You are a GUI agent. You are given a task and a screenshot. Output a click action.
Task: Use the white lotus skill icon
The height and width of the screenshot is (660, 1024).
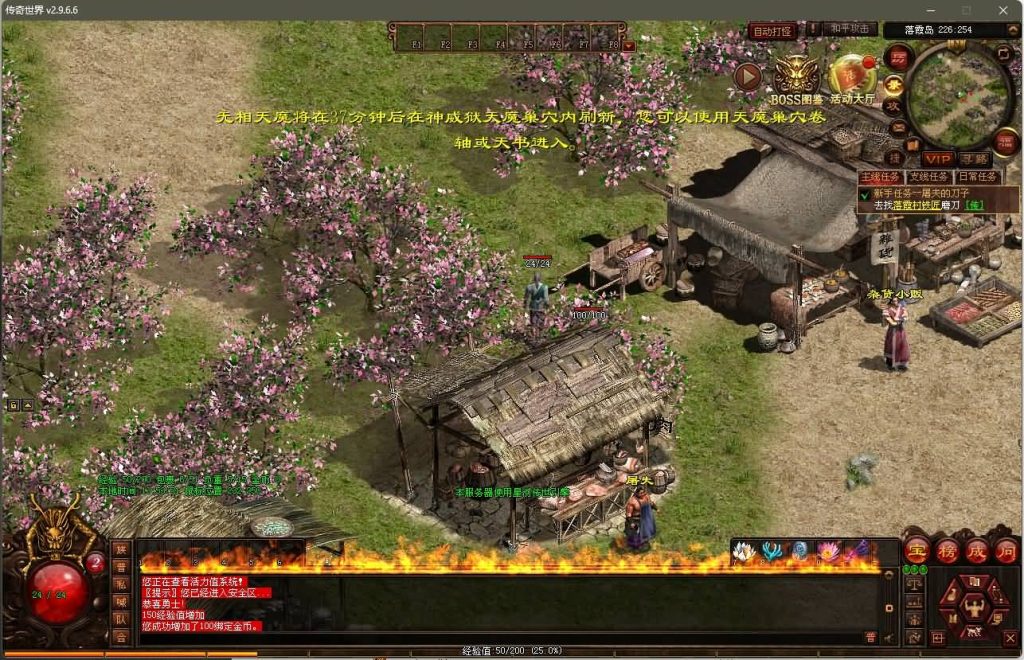(x=743, y=551)
